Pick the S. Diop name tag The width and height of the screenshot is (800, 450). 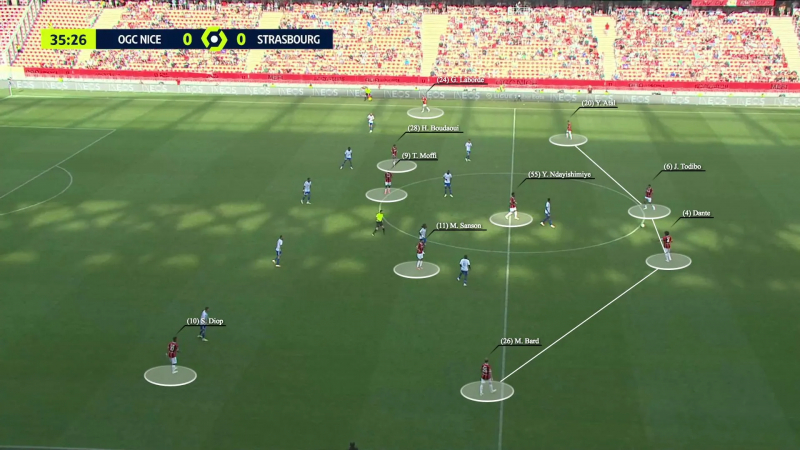pyautogui.click(x=205, y=321)
